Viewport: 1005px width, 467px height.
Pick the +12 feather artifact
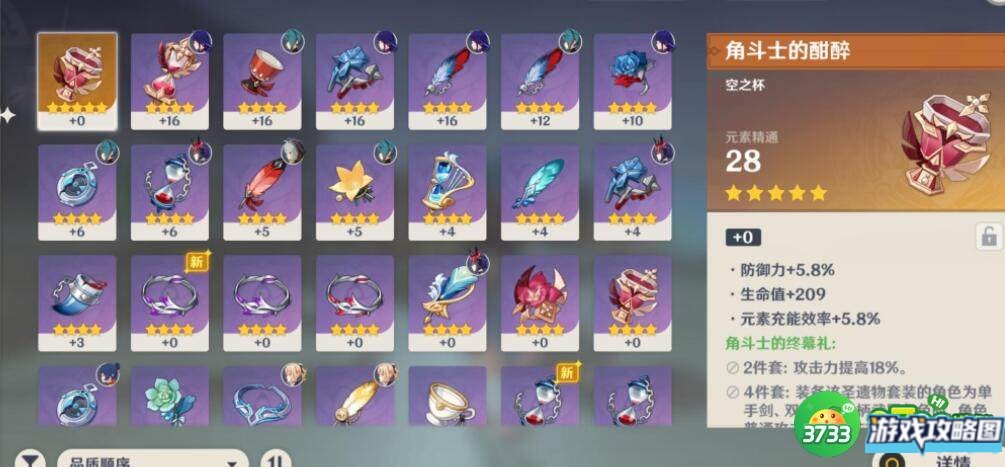540,81
